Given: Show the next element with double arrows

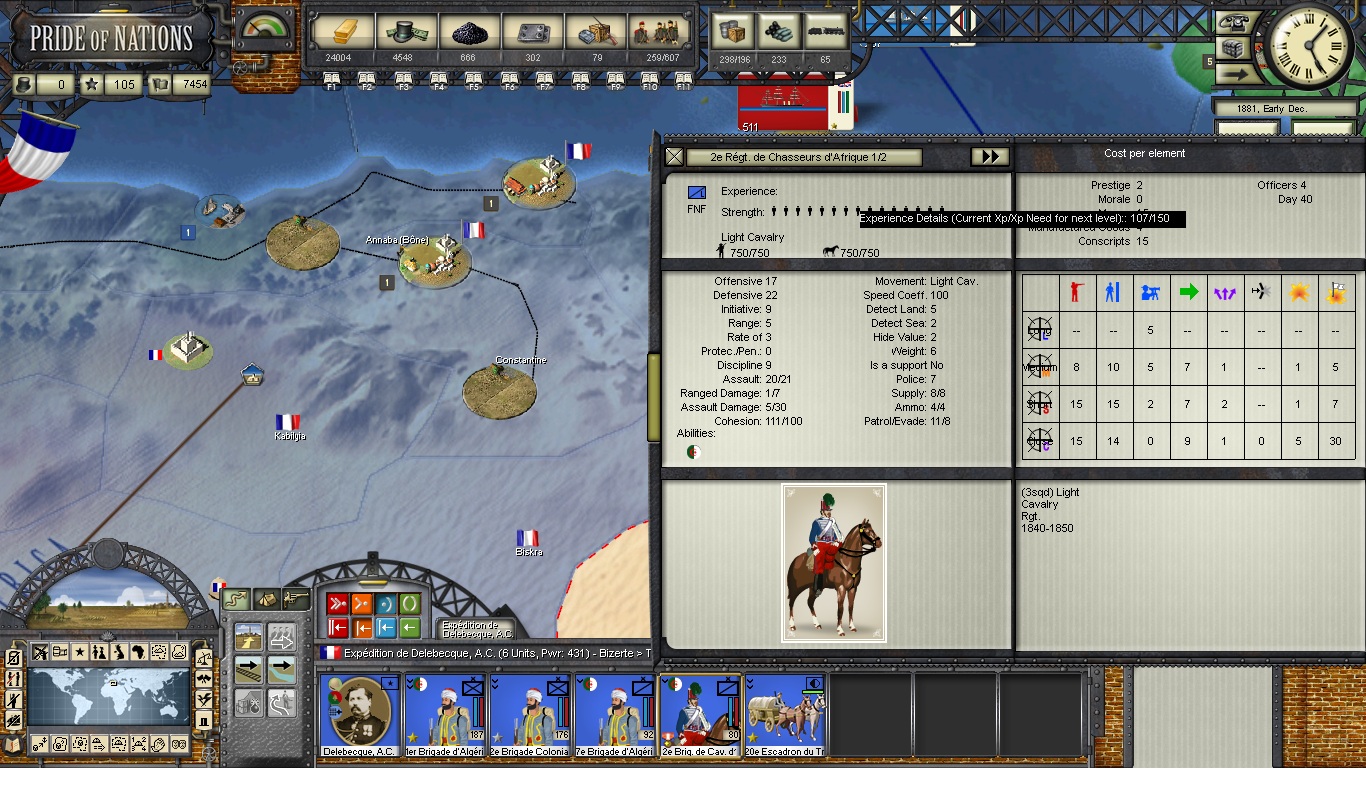Looking at the screenshot, I should tap(988, 157).
